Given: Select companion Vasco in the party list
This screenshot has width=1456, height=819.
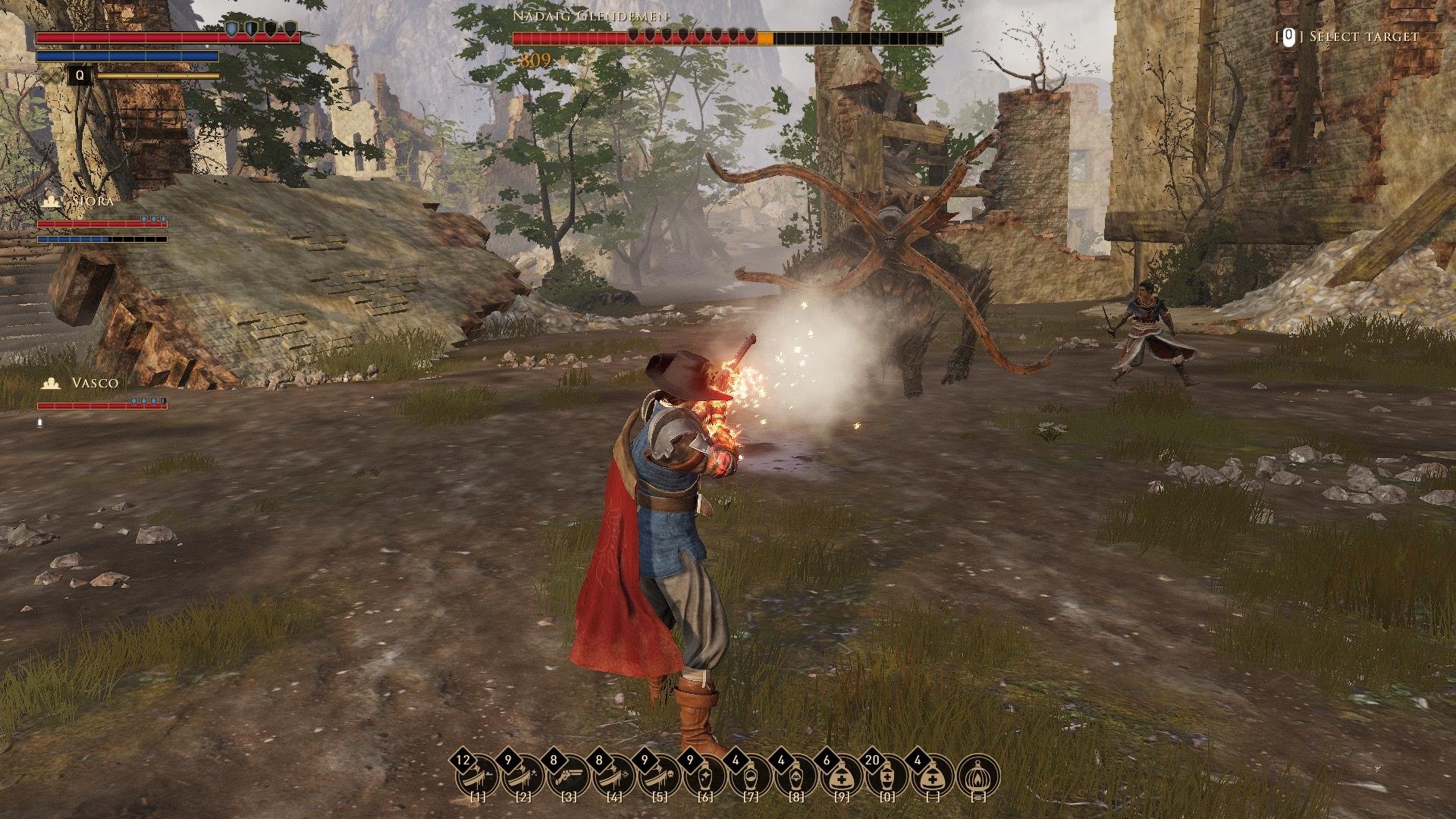Looking at the screenshot, I should pyautogui.click(x=94, y=383).
